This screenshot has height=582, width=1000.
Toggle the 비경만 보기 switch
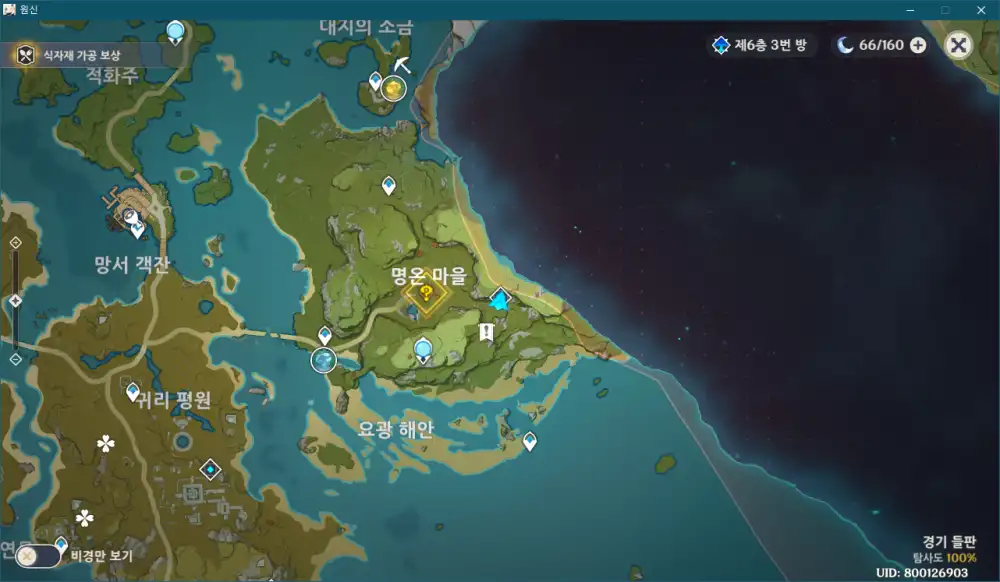37,555
